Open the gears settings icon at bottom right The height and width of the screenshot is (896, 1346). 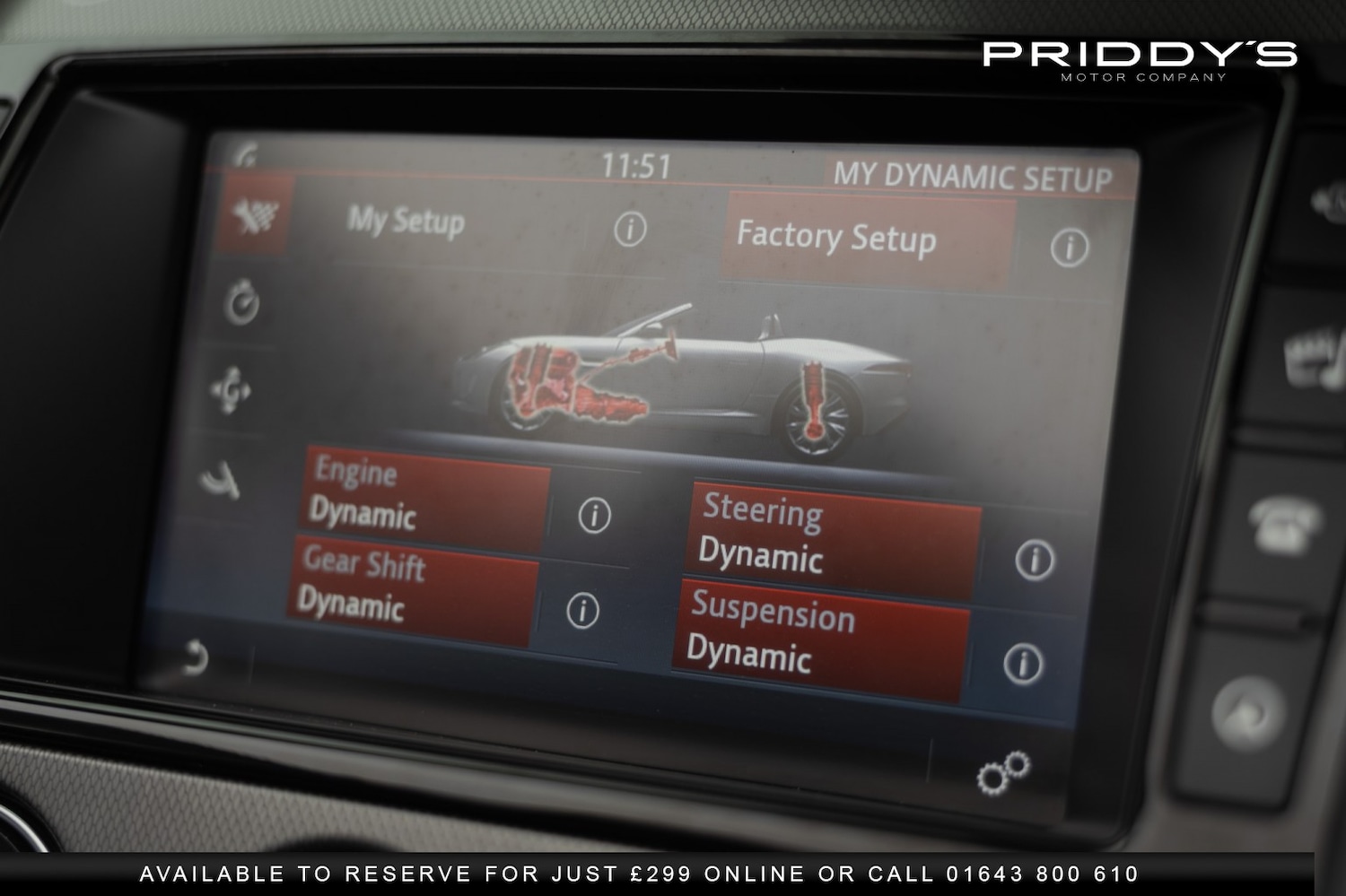[1003, 771]
